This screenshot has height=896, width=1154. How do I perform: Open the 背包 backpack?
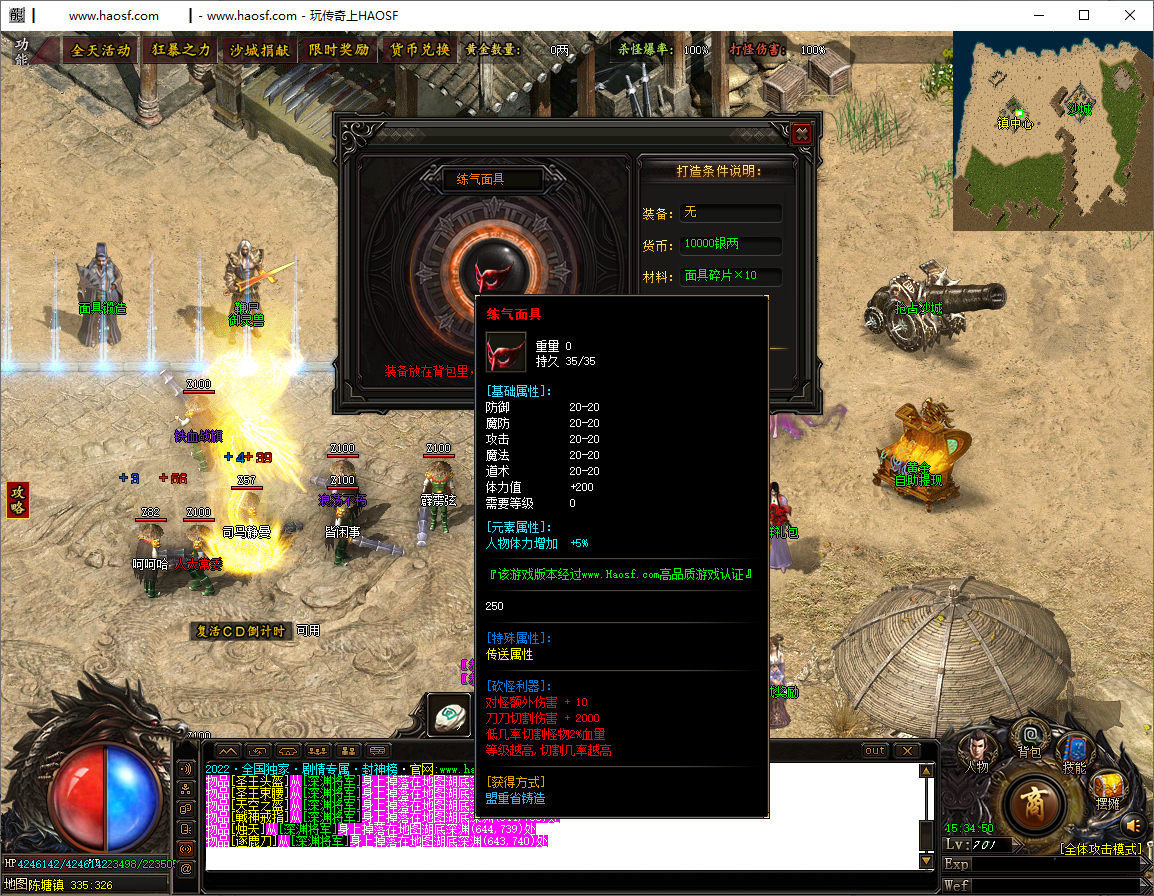(1029, 738)
